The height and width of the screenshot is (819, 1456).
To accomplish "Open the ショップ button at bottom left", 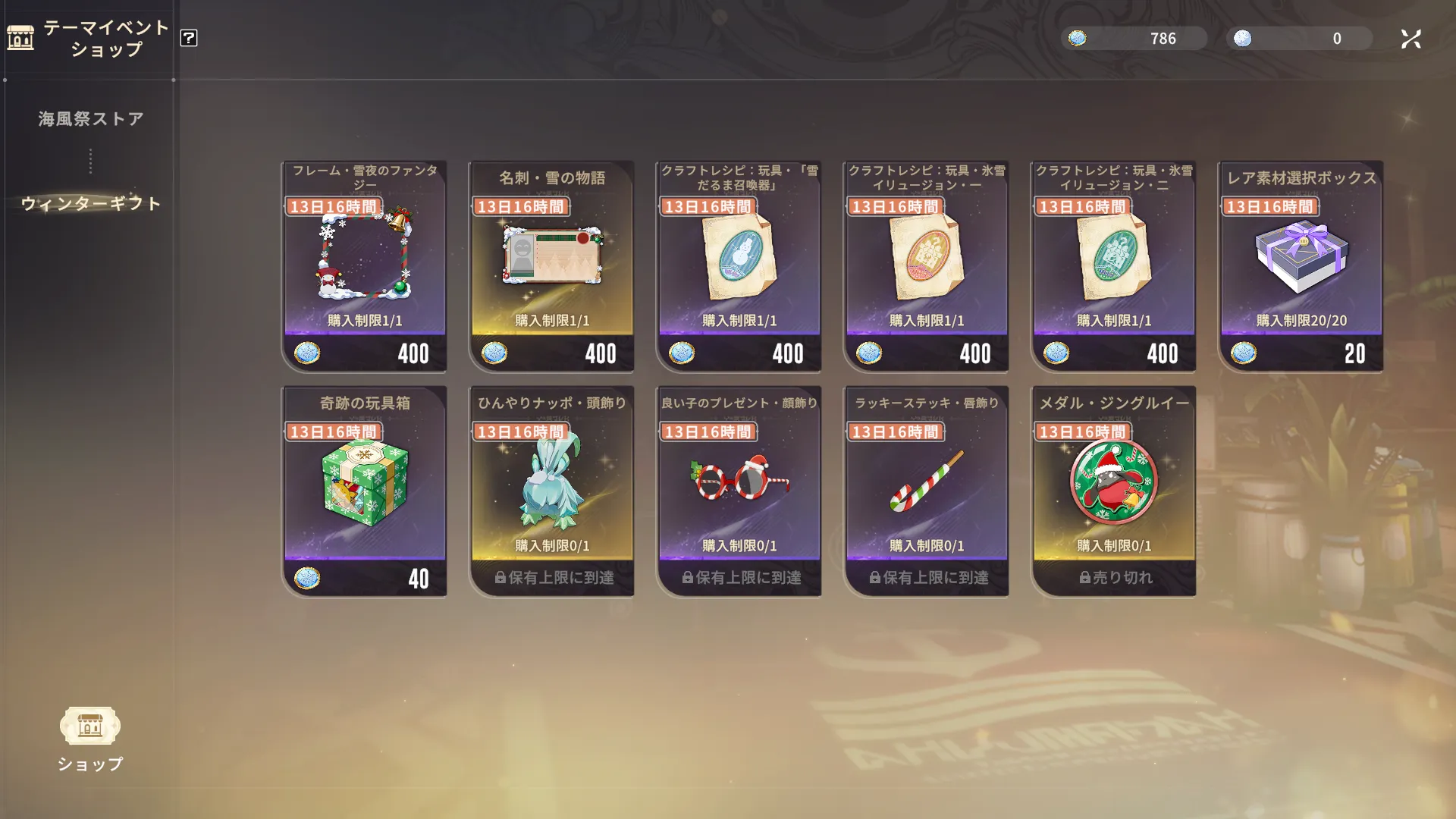I will 90,737.
